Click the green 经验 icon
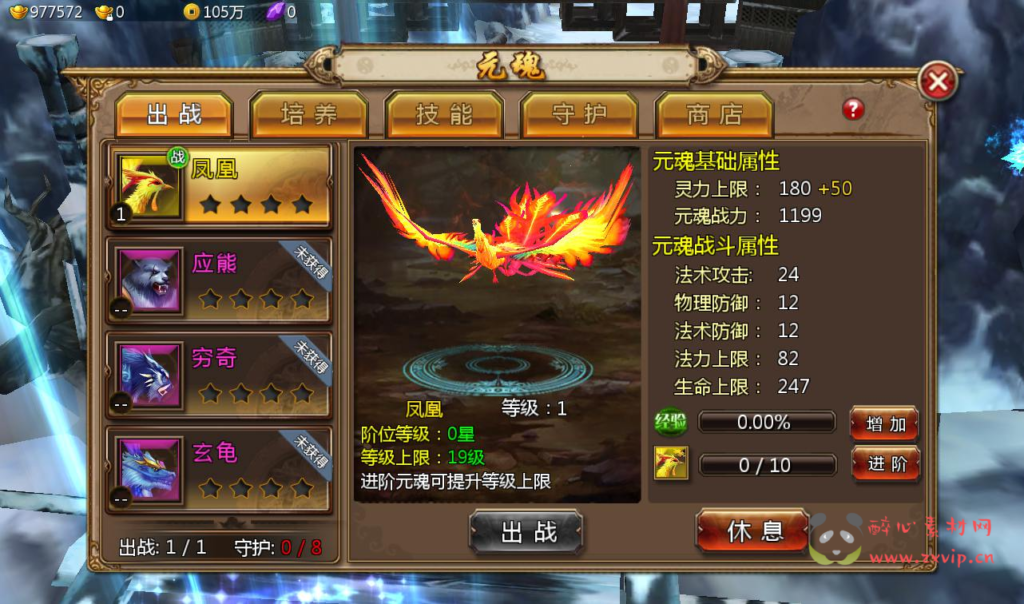Image resolution: width=1024 pixels, height=604 pixels. pos(671,422)
